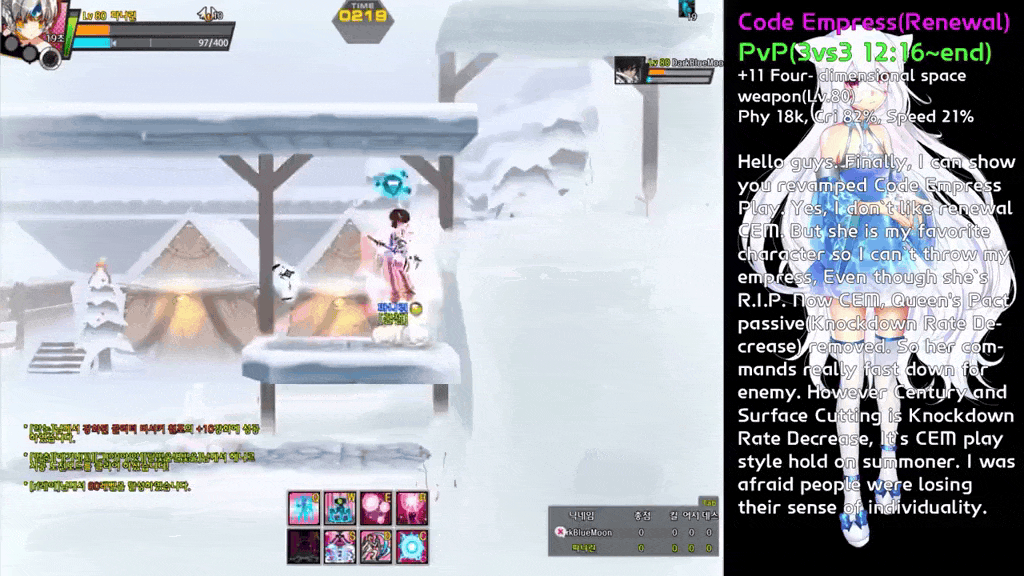1024x576 pixels.
Task: Cast the C skill with glowing blue orb
Action: (x=411, y=545)
